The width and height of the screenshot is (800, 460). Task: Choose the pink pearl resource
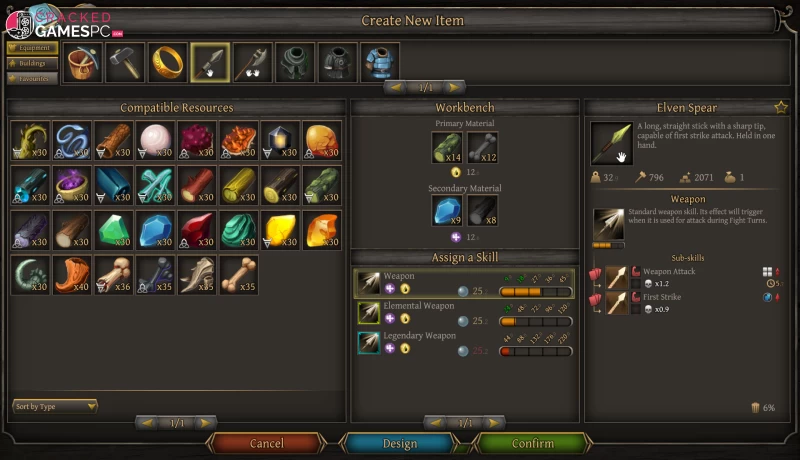[x=155, y=140]
